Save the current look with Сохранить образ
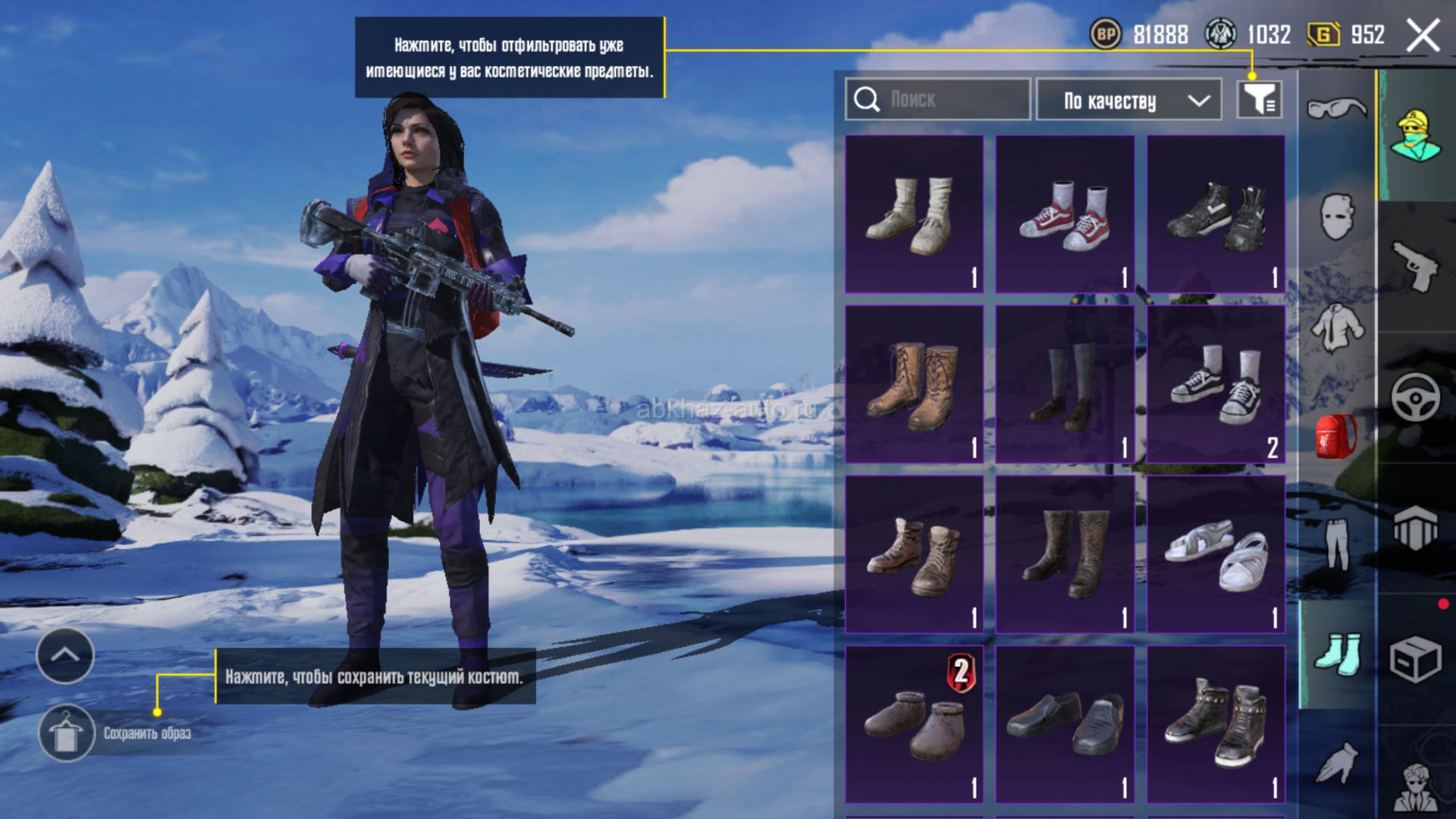This screenshot has height=819, width=1456. (114, 733)
